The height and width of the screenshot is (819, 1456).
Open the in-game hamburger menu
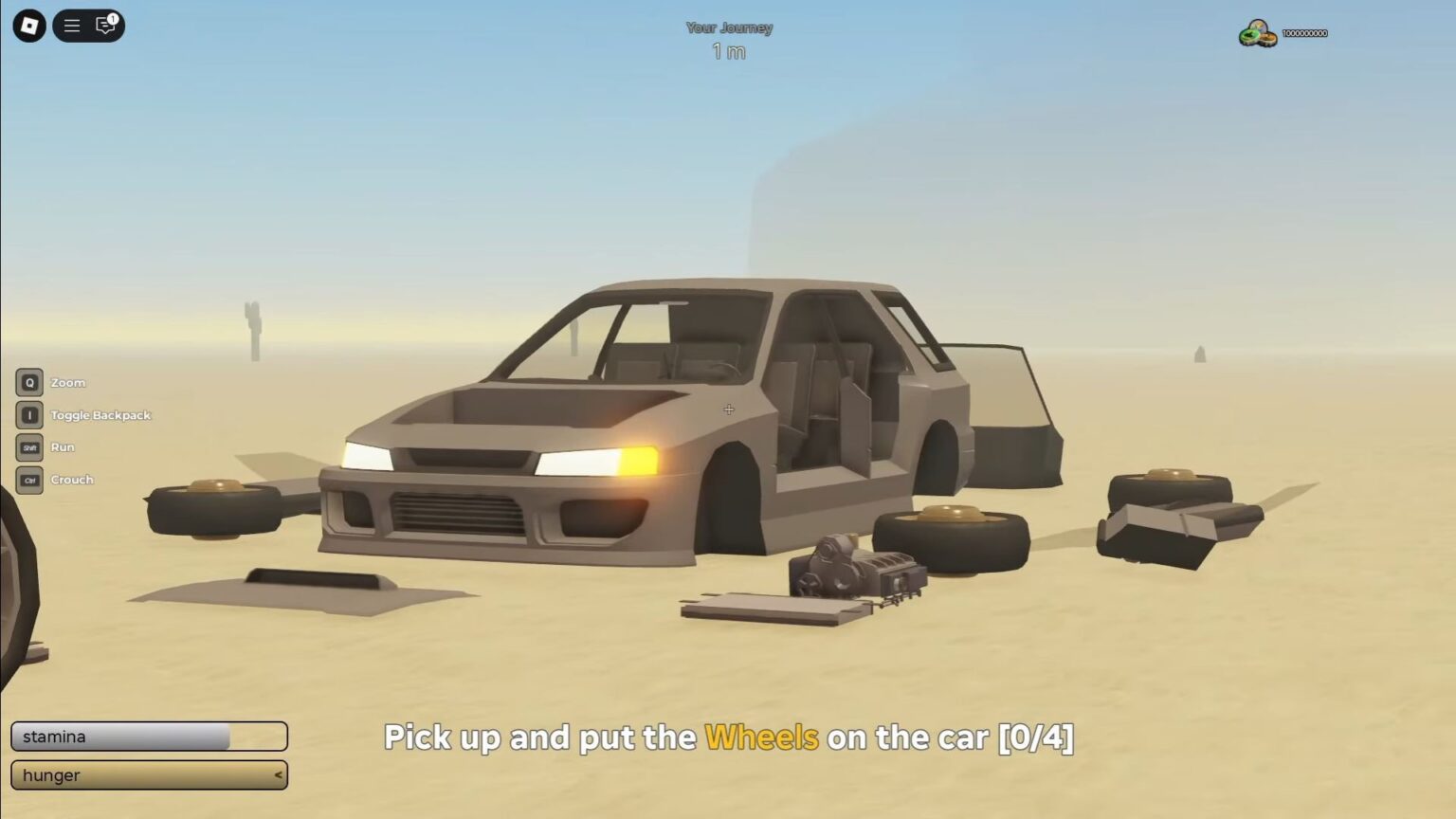(71, 26)
